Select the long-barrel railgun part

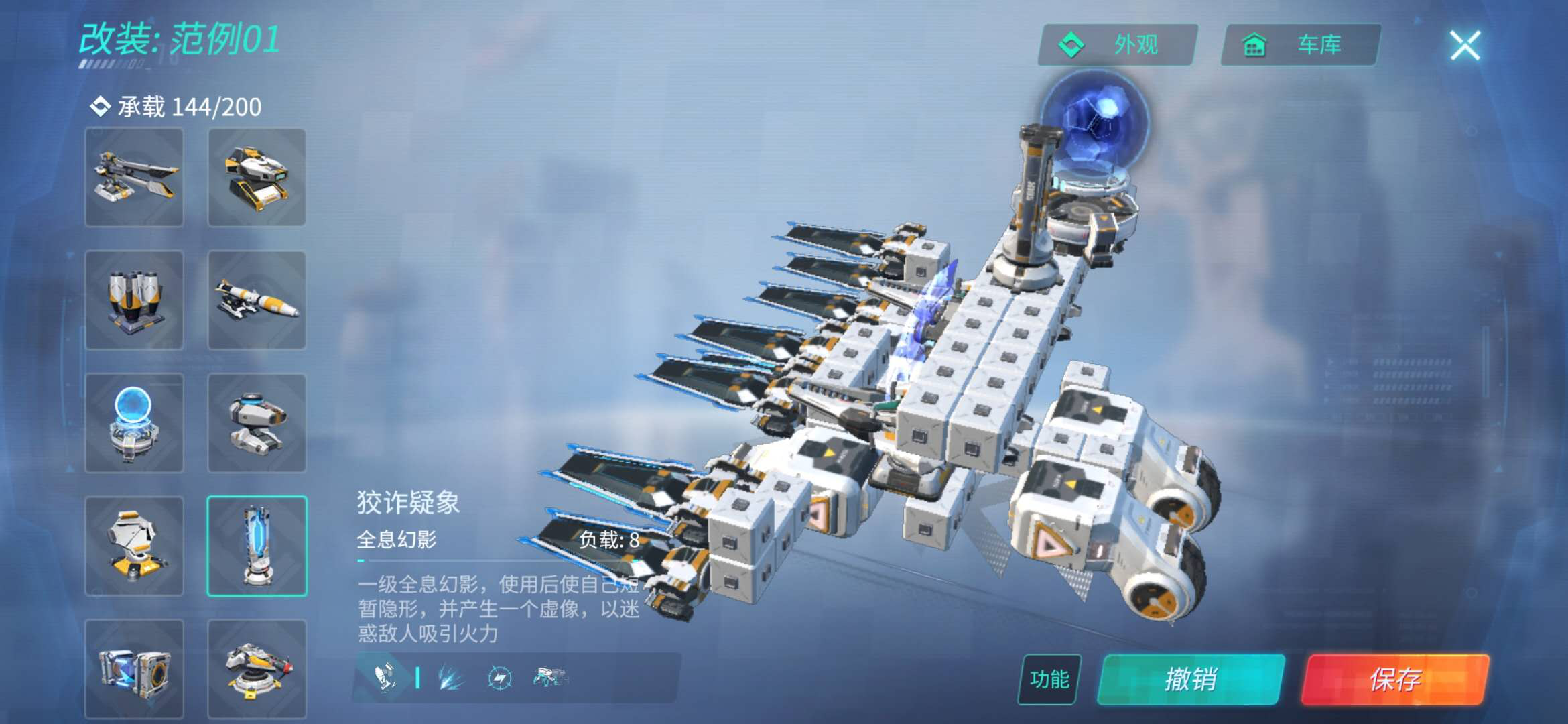134,178
